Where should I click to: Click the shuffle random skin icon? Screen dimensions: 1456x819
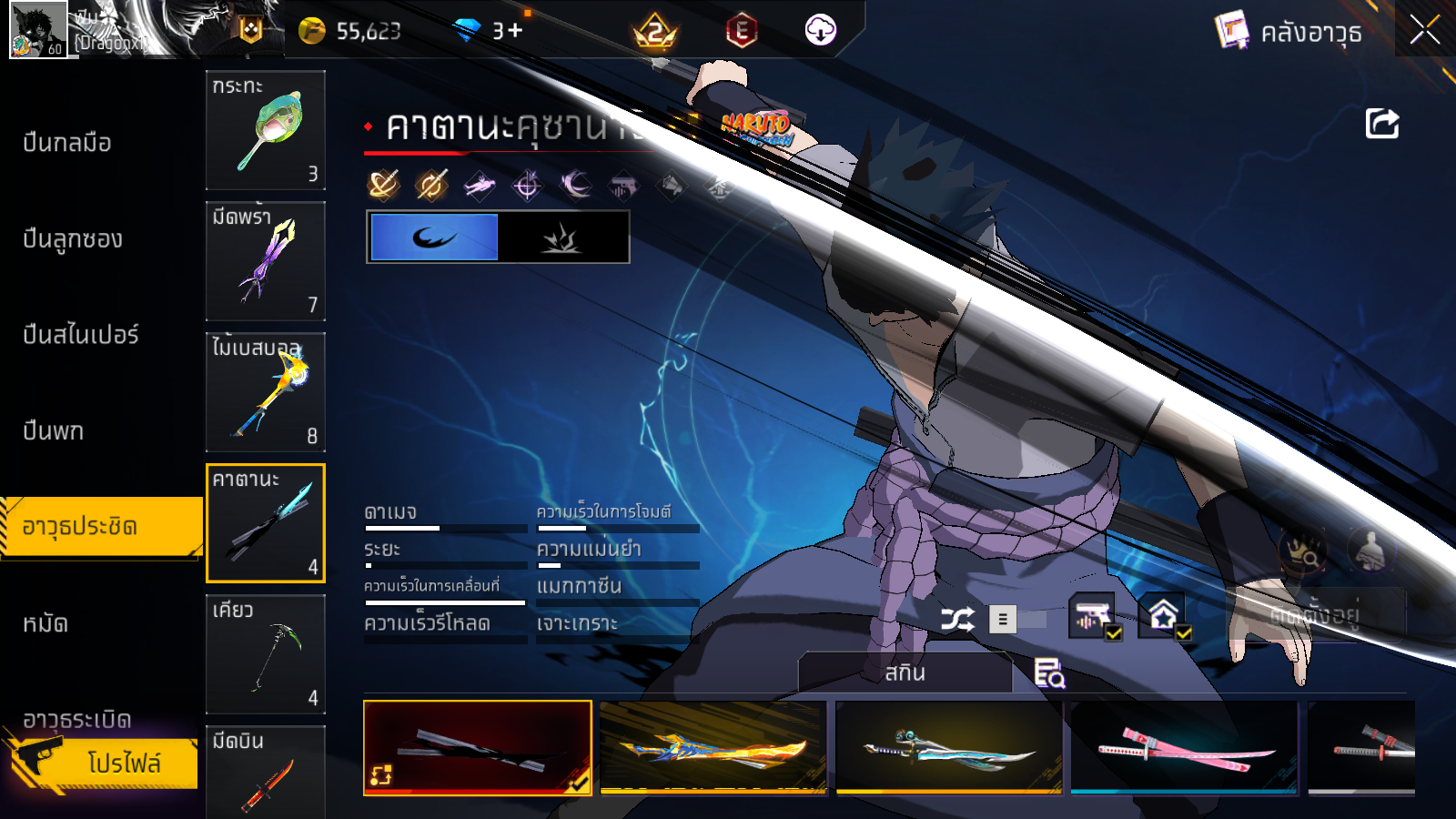click(x=956, y=620)
